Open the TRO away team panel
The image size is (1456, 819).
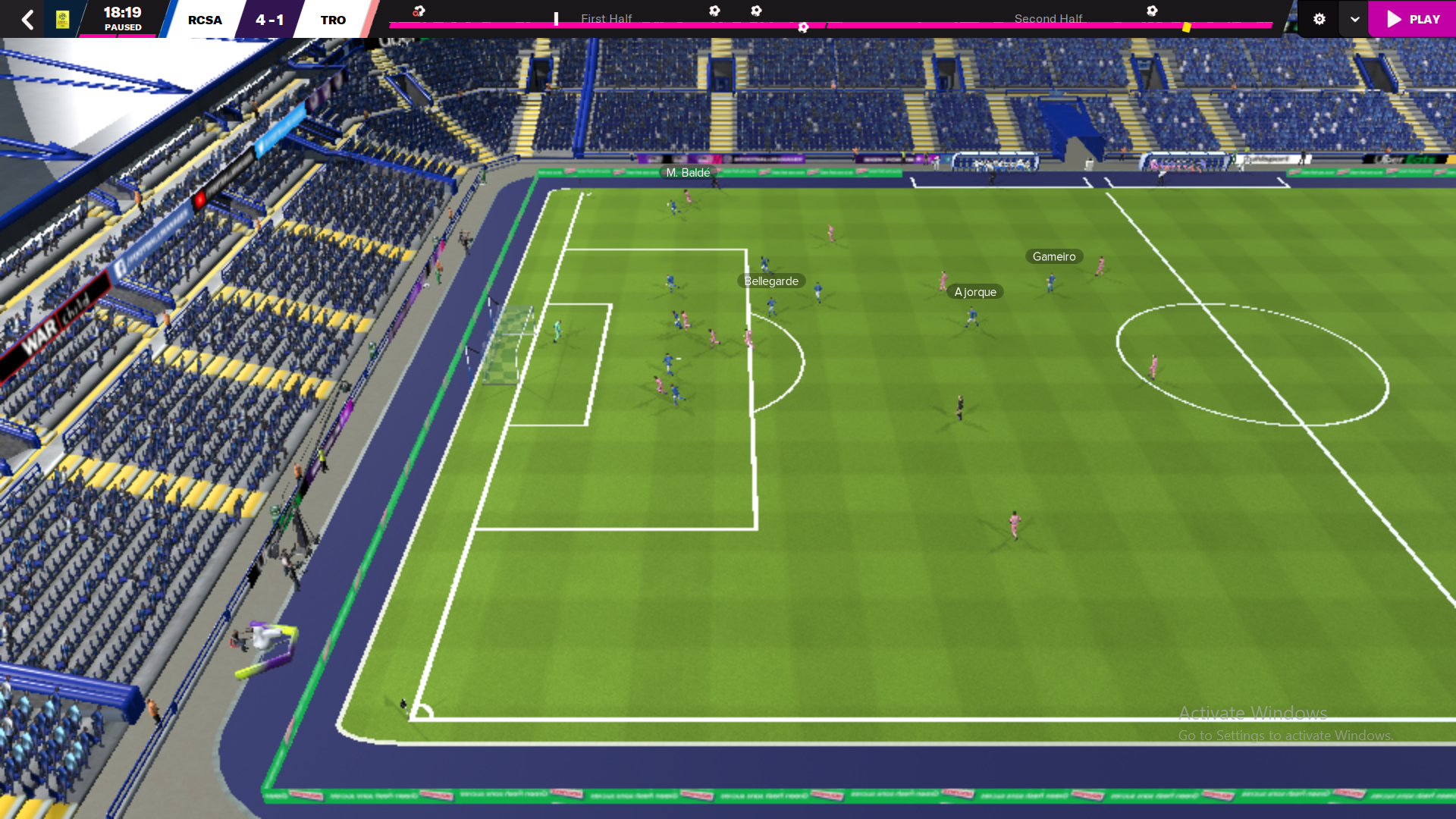click(334, 19)
